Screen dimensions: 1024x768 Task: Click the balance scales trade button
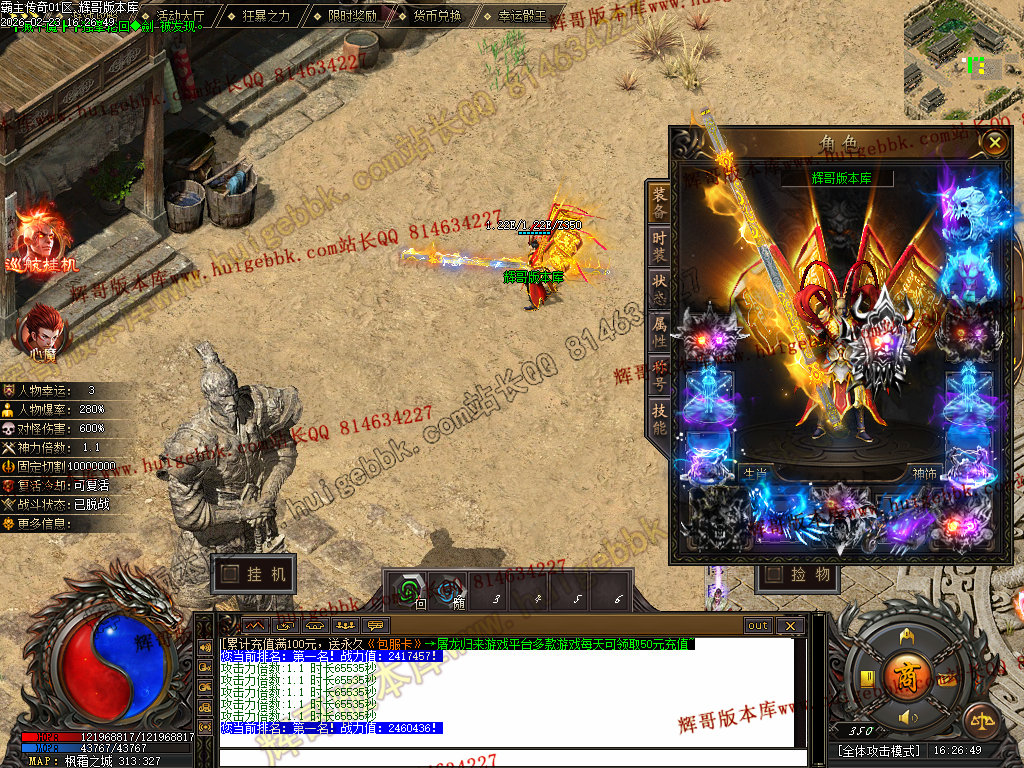pos(980,719)
